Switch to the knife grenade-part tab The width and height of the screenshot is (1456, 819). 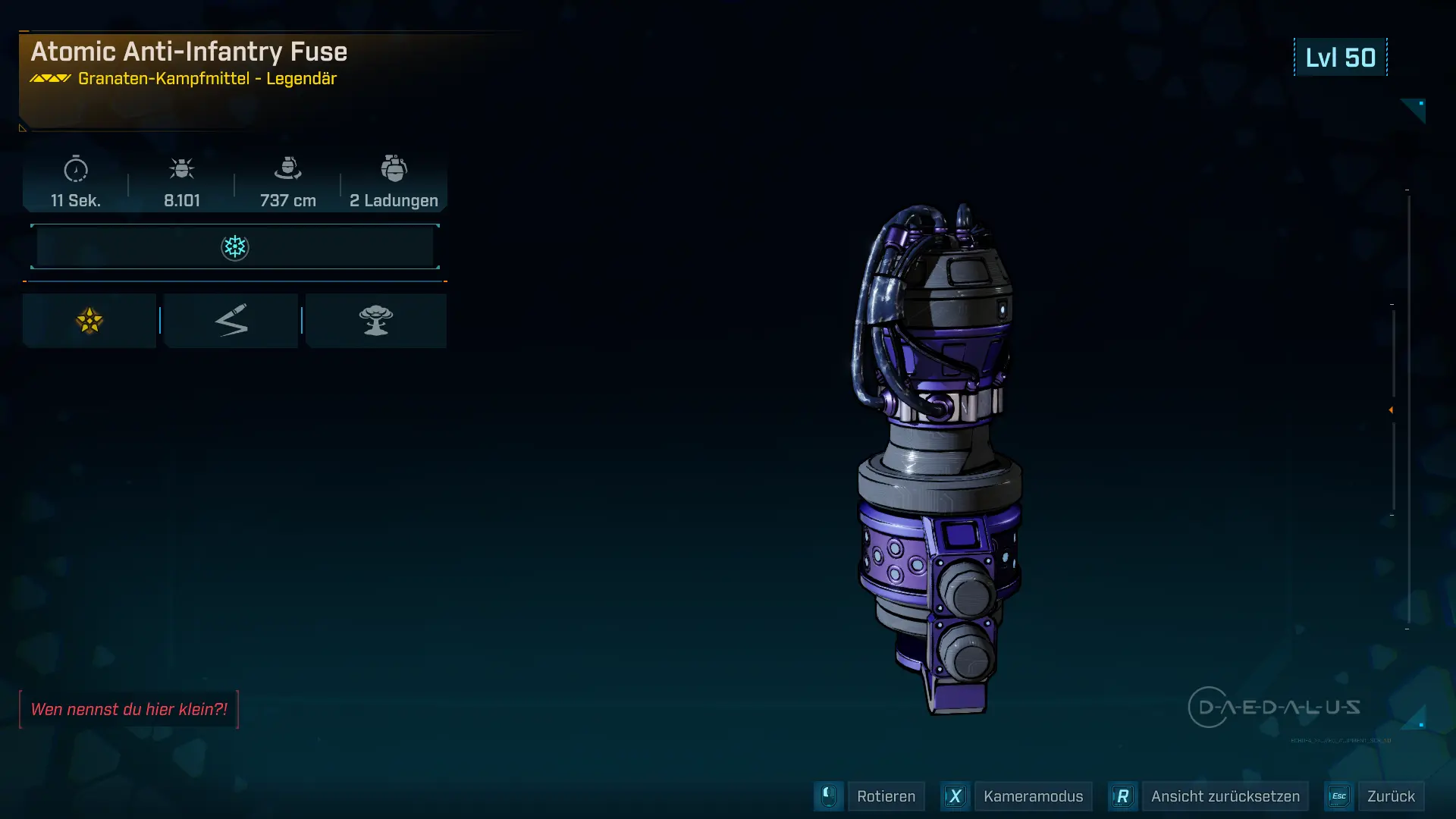tap(231, 320)
